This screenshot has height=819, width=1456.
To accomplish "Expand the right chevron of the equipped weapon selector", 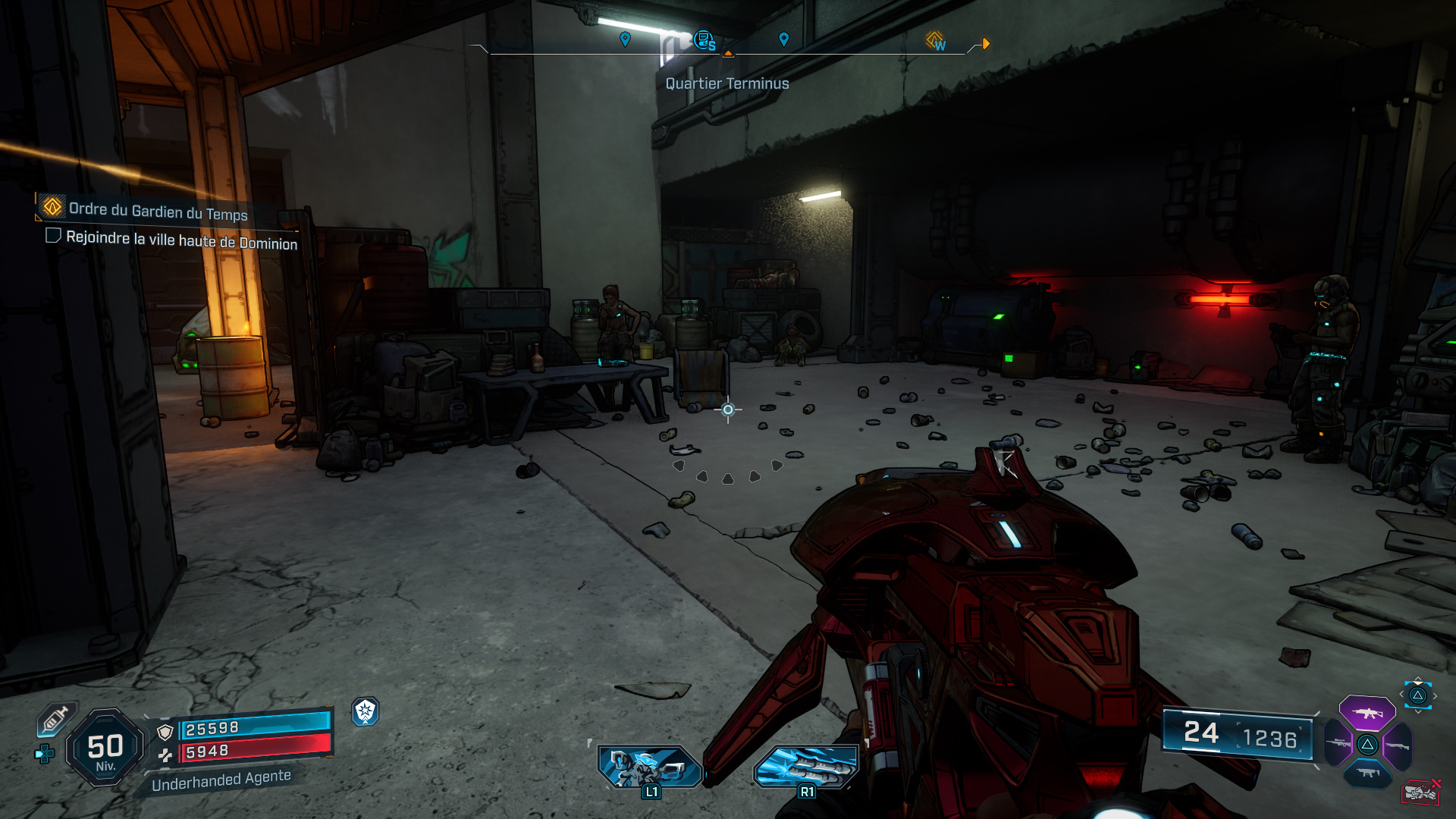I will coord(1436,696).
